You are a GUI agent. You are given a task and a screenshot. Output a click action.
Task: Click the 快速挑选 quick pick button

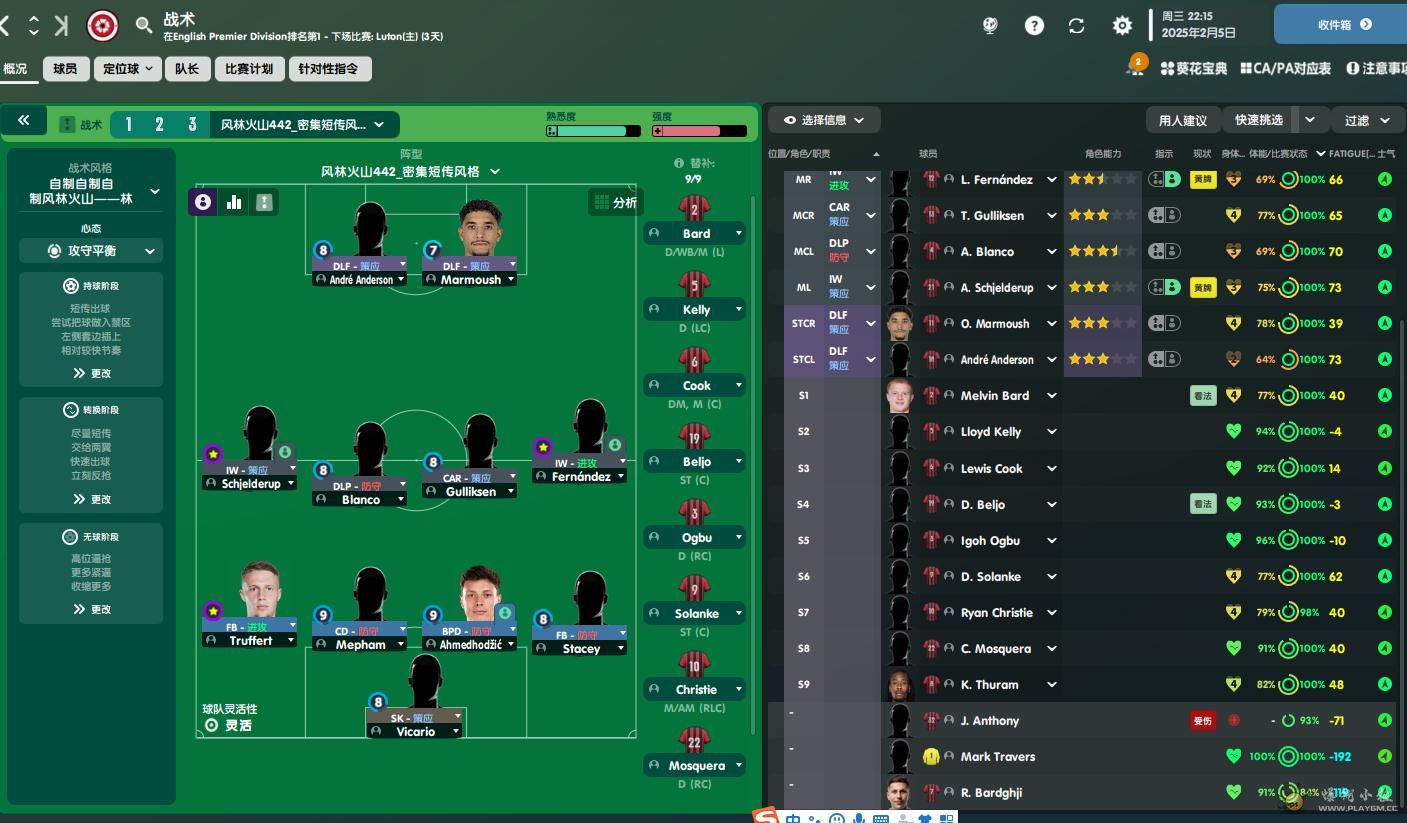(1259, 120)
